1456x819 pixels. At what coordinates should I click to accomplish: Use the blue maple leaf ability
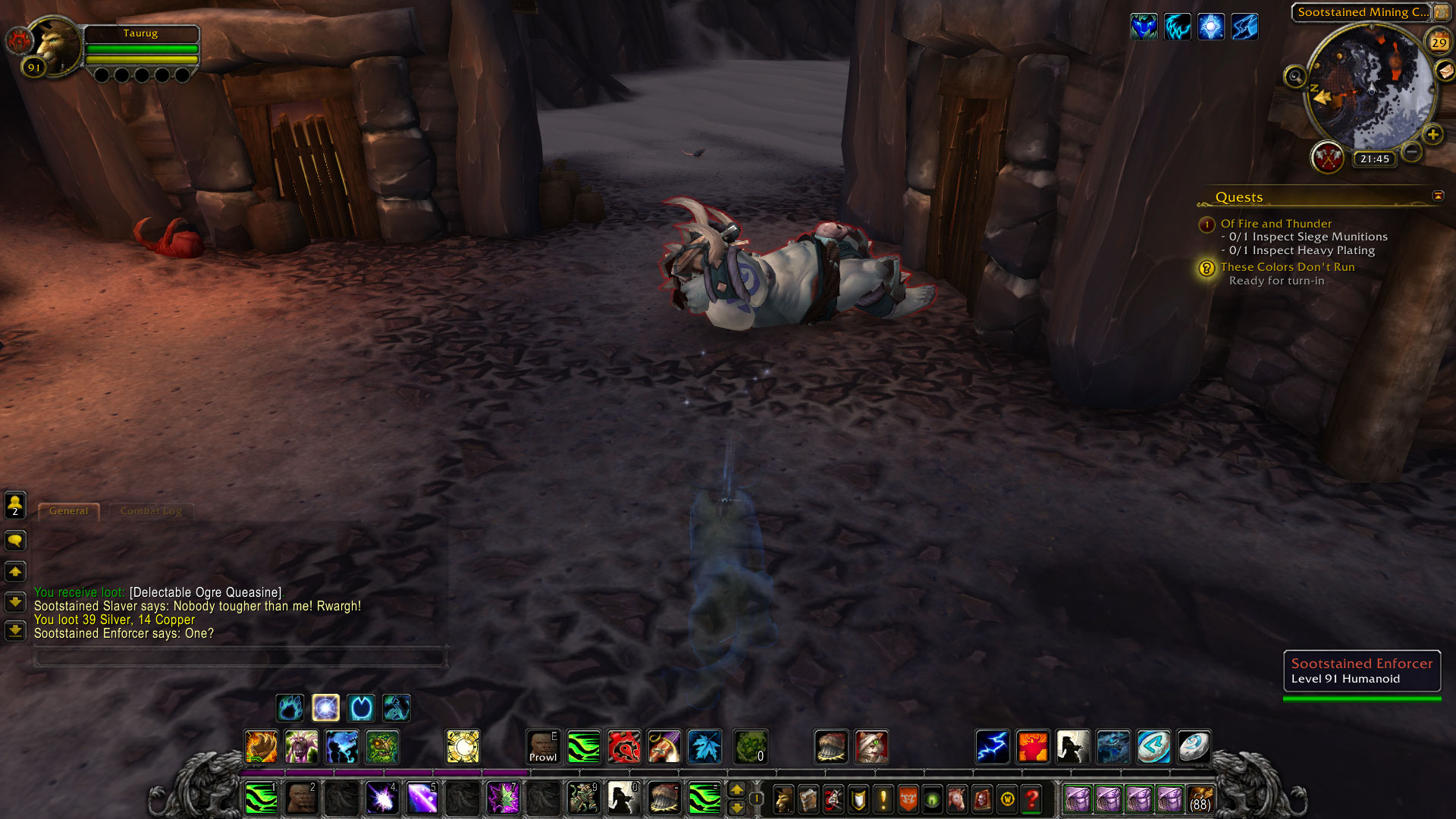[704, 747]
